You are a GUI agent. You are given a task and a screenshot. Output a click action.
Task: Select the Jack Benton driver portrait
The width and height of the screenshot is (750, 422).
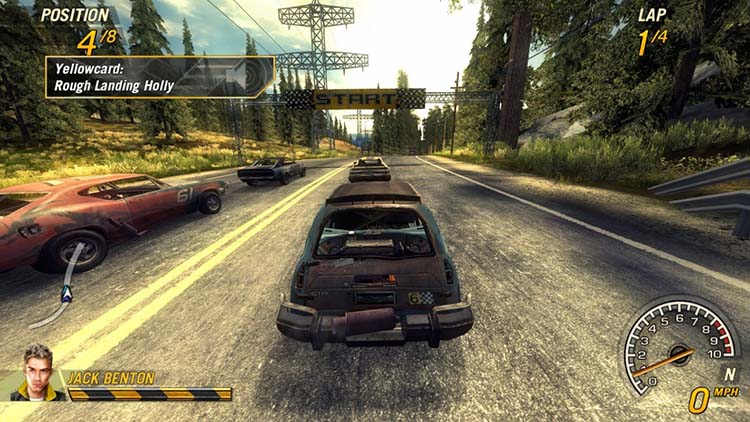(38, 372)
